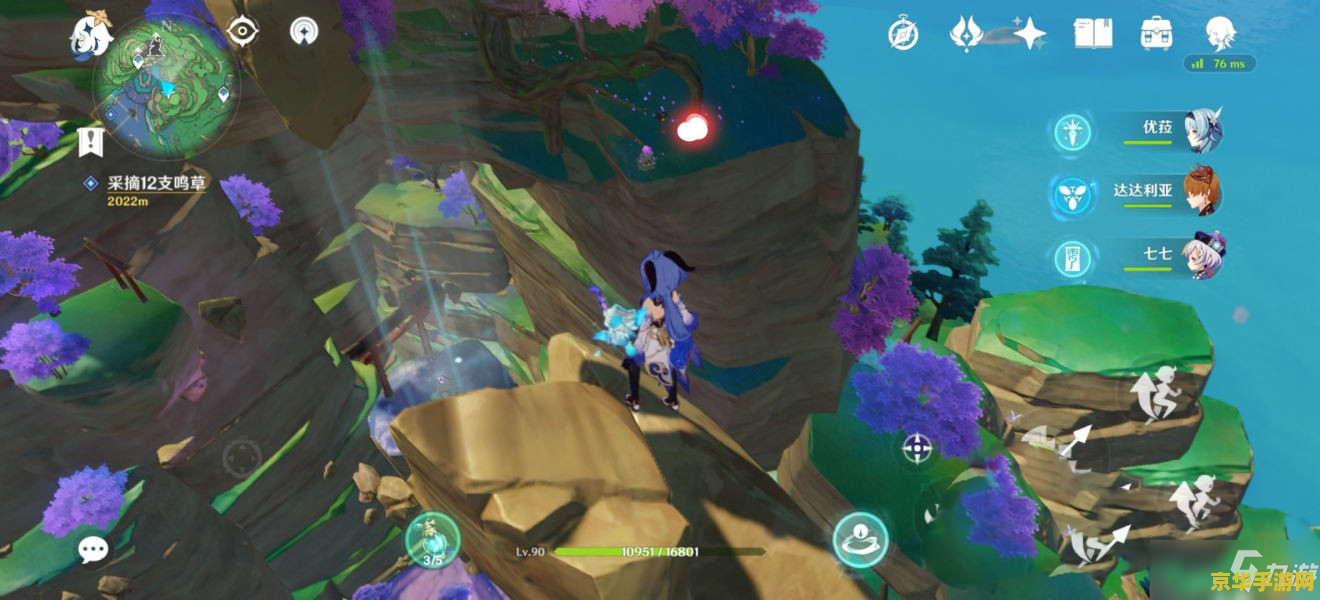The height and width of the screenshot is (600, 1320).
Task: Use the 3/5 consumable item button
Action: (x=430, y=540)
